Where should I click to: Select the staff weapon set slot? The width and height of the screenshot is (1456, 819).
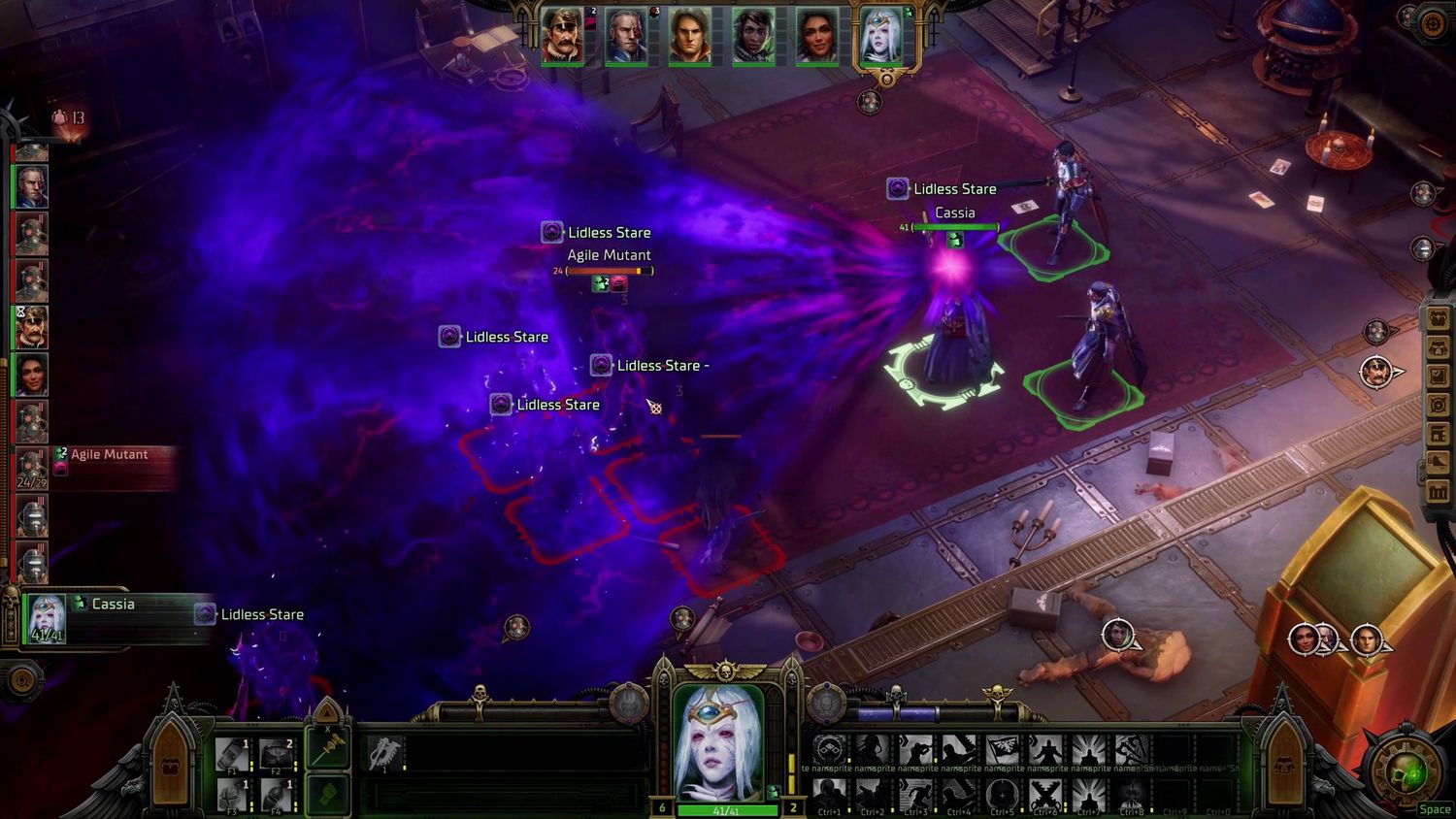coord(329,747)
